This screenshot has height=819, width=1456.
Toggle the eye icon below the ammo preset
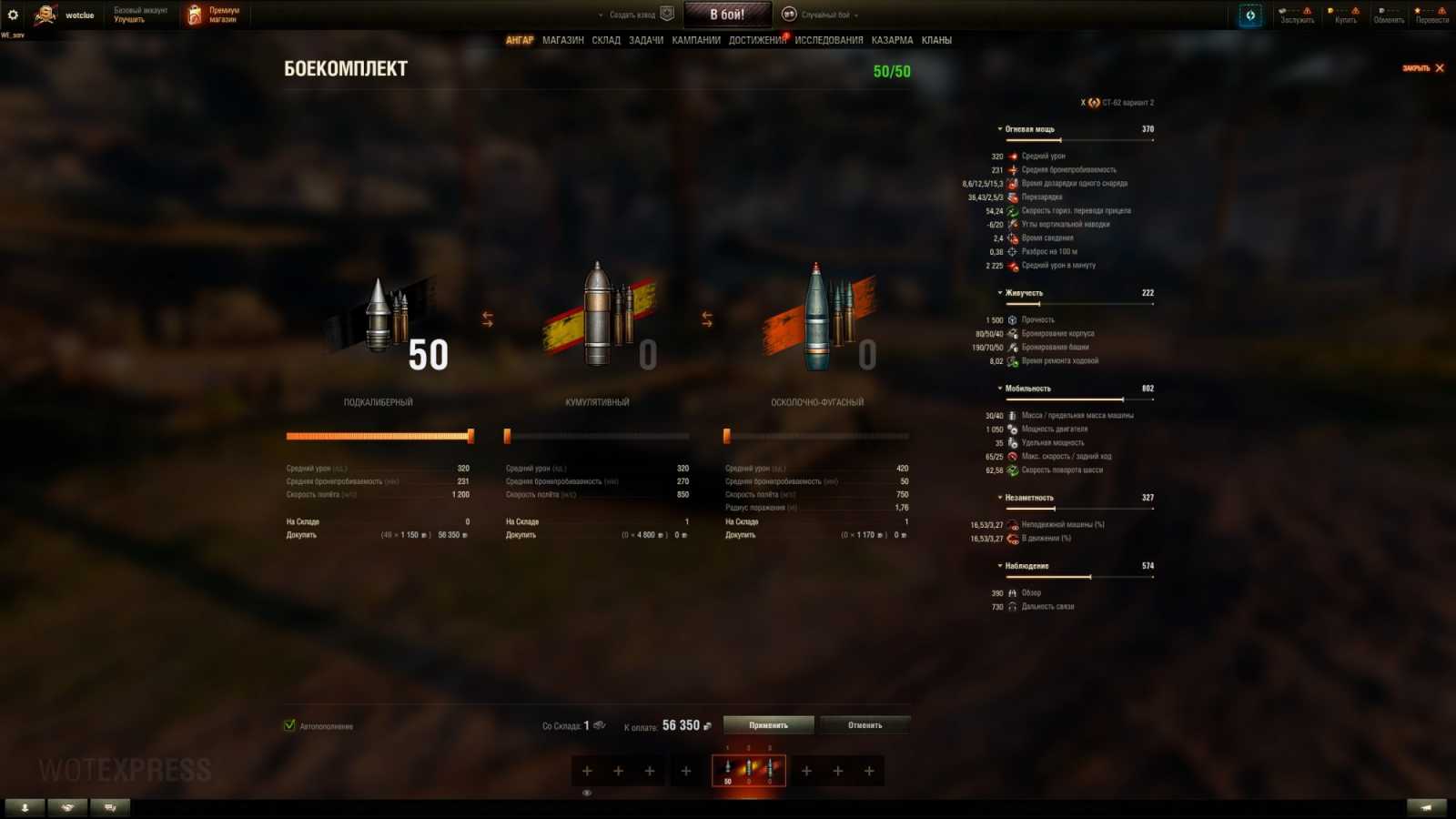pos(586,793)
